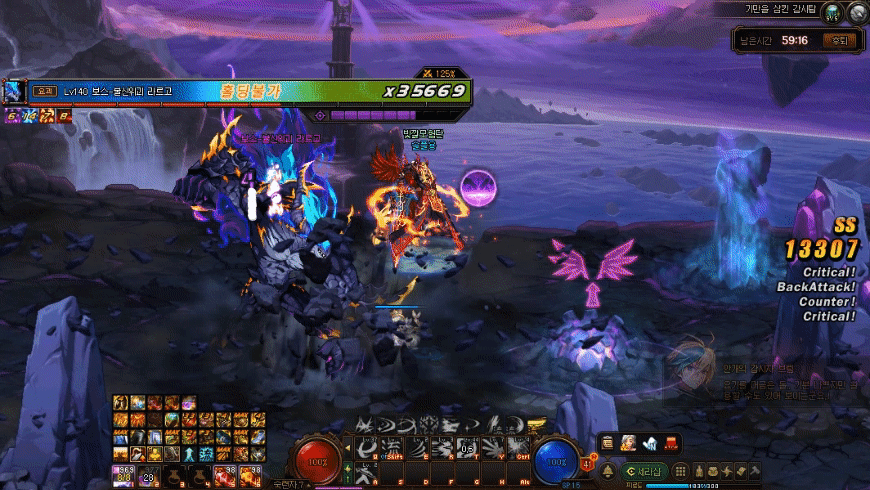
Task: Open the red shop icon in popup
Action: pos(671,441)
